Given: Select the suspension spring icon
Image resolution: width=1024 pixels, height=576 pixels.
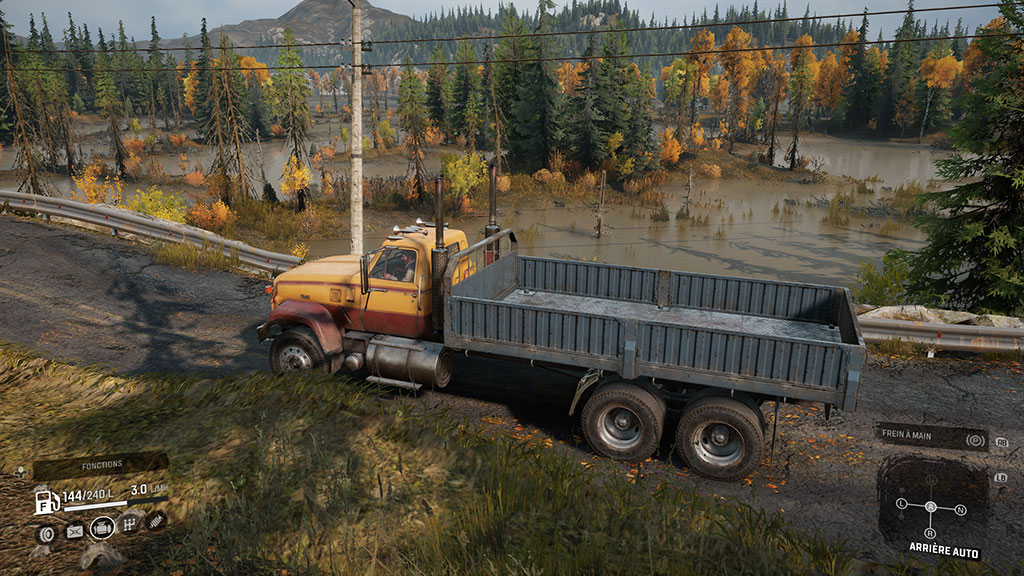Looking at the screenshot, I should pyautogui.click(x=155, y=520).
